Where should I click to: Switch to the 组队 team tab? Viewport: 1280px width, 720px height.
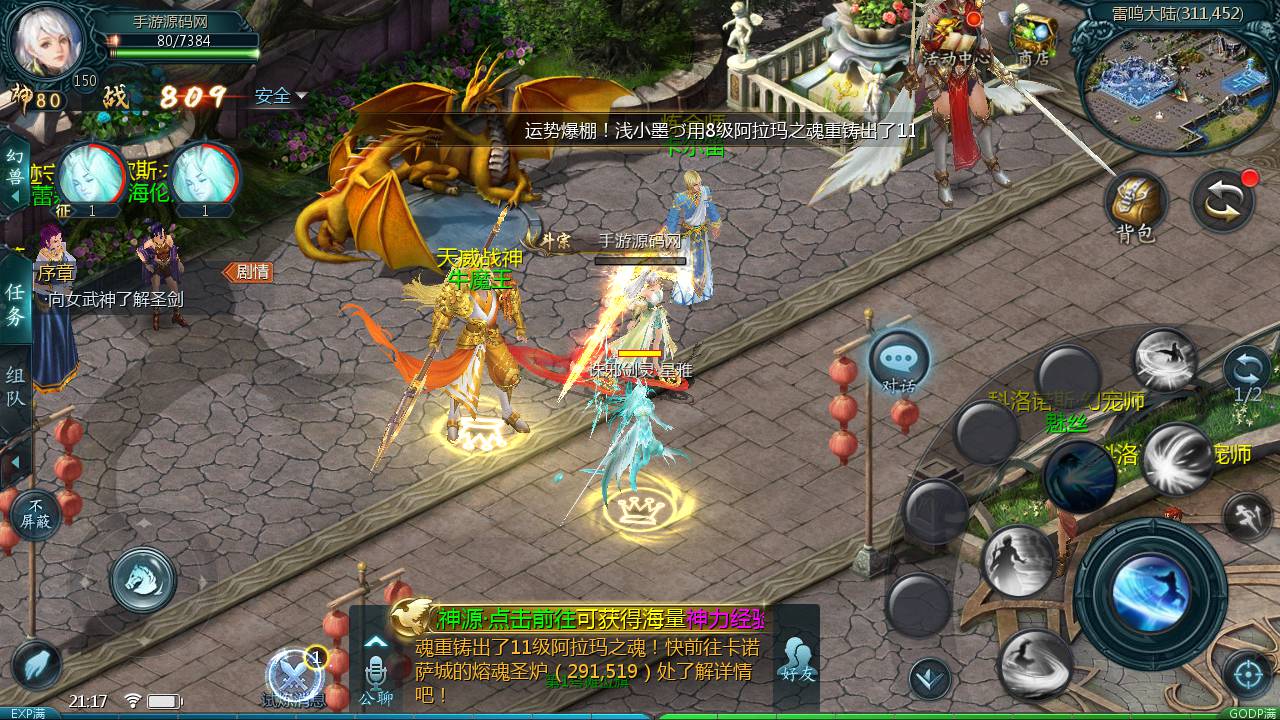13,384
